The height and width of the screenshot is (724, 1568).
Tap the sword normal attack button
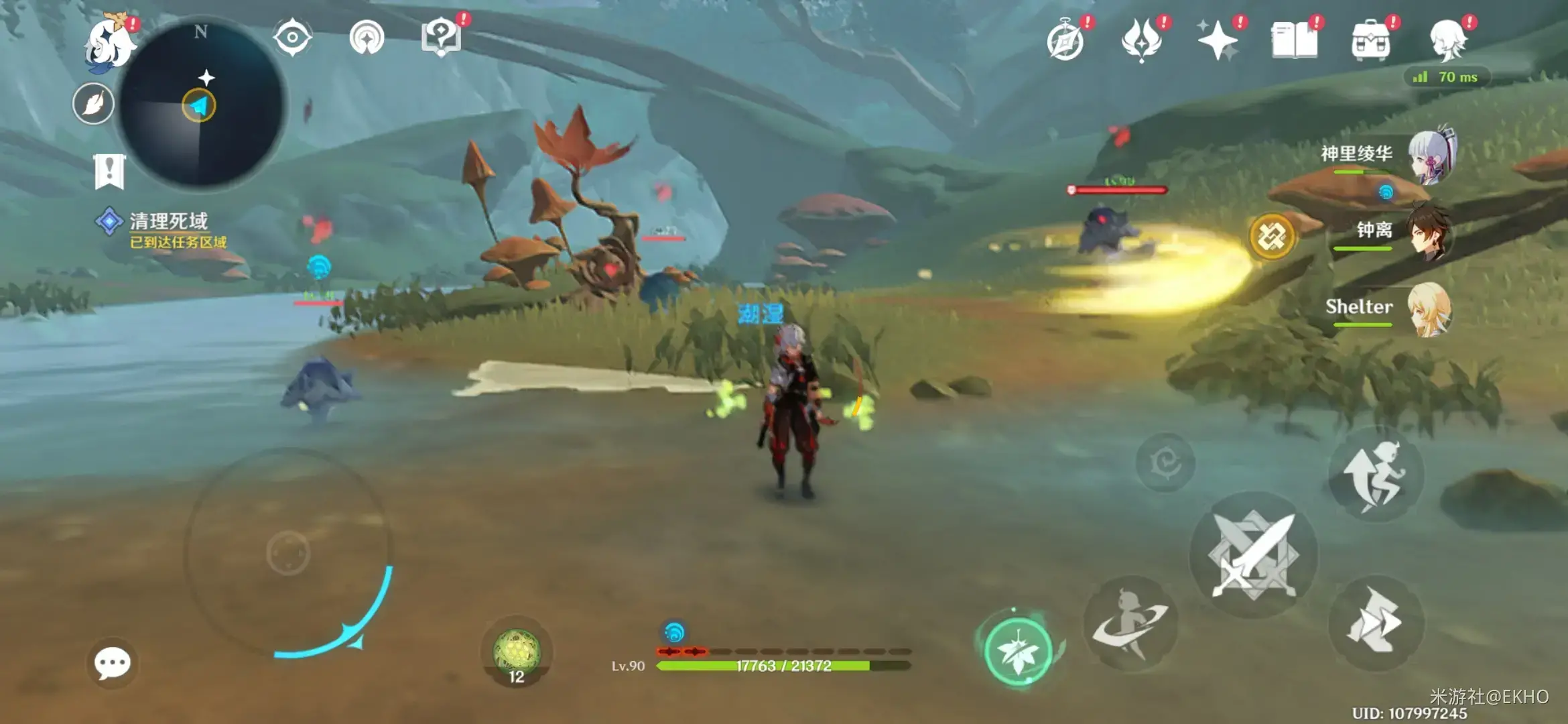[1253, 556]
